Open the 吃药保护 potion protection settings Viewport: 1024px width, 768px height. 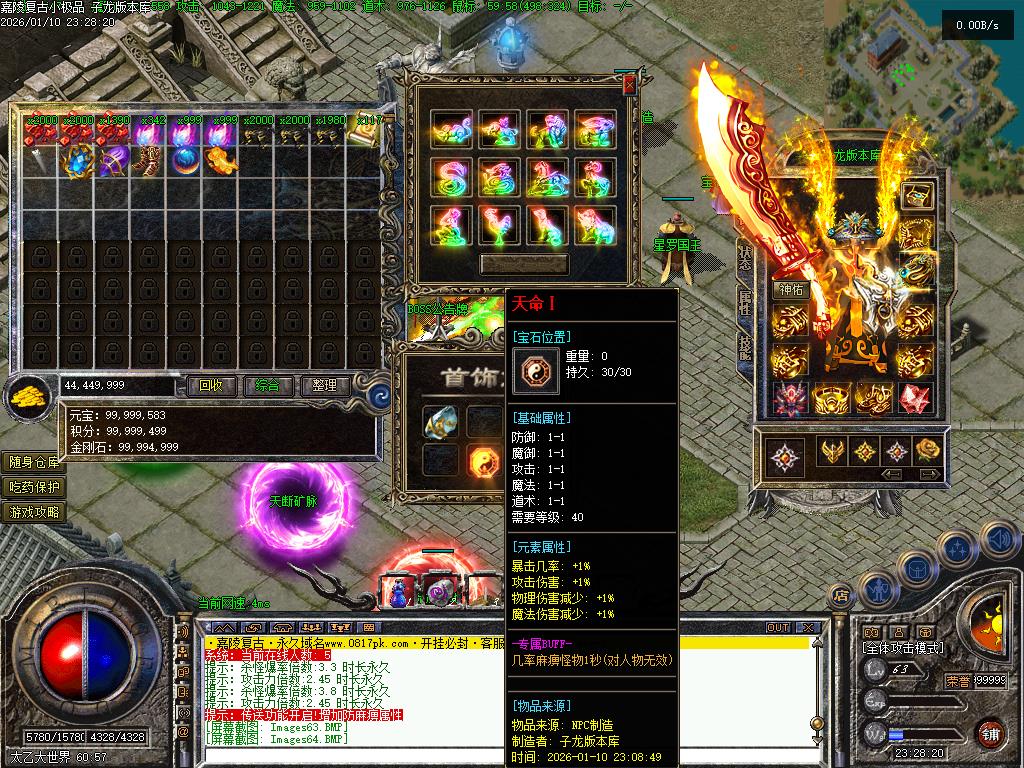pos(35,487)
